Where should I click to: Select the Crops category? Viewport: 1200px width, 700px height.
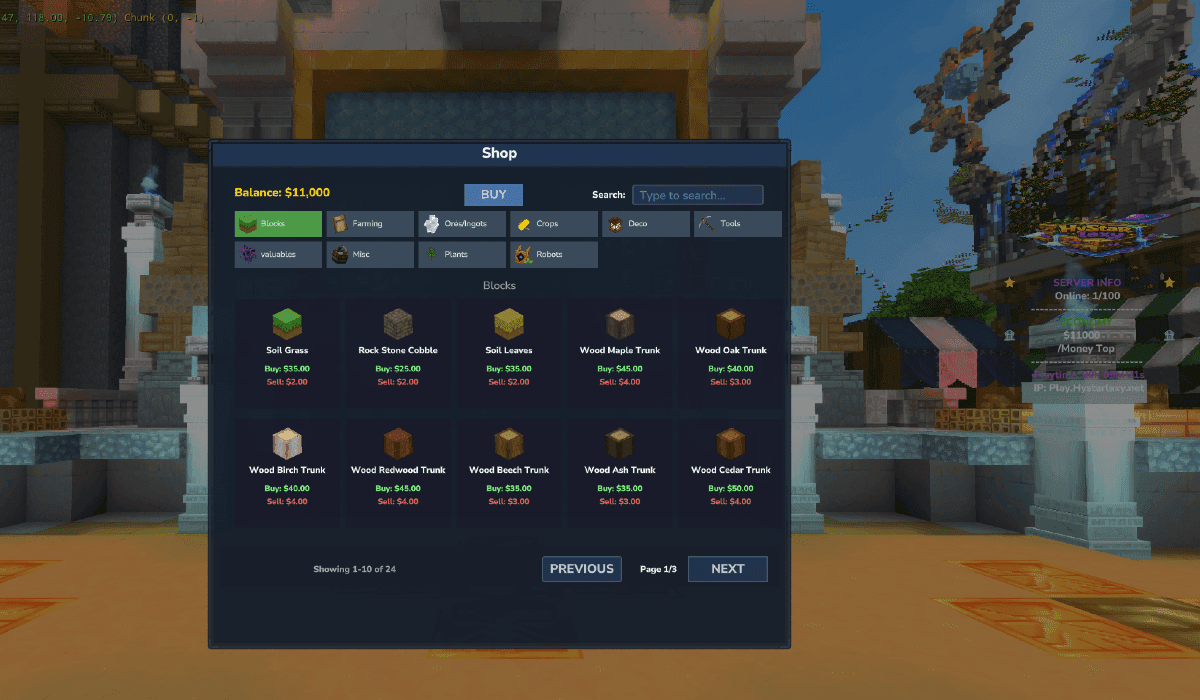[x=553, y=224]
